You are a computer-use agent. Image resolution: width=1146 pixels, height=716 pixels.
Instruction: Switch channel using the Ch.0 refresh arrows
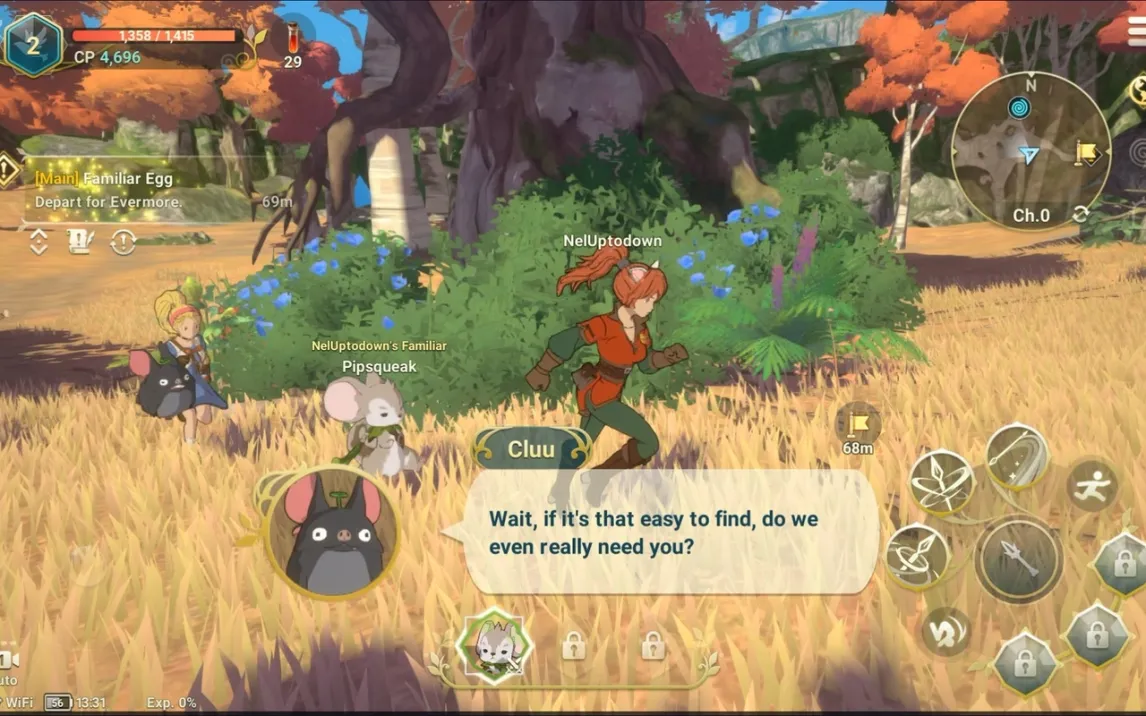(x=1080, y=214)
